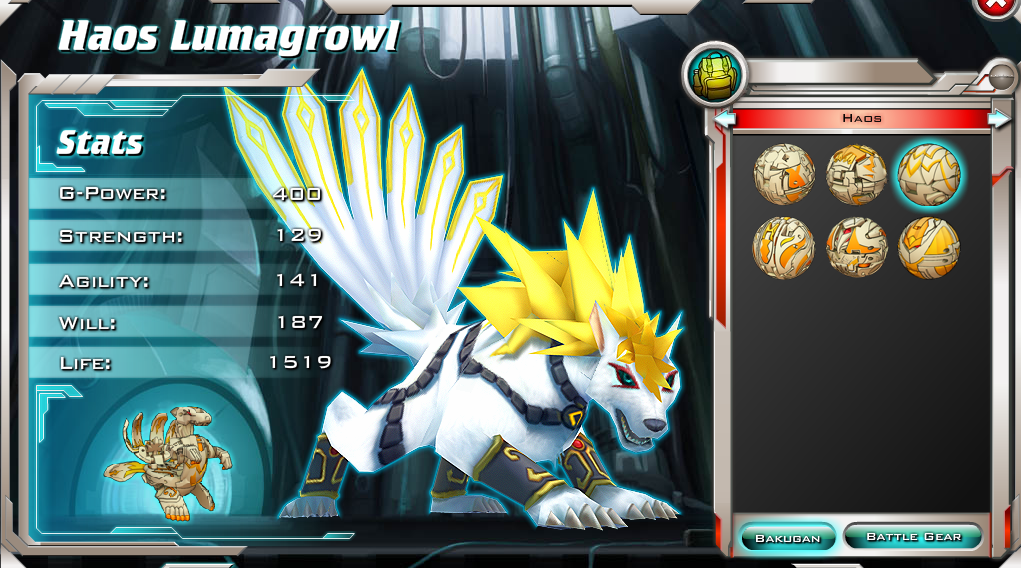The image size is (1021, 568).
Task: Switch to the next attribute with right arrow
Action: (x=999, y=119)
